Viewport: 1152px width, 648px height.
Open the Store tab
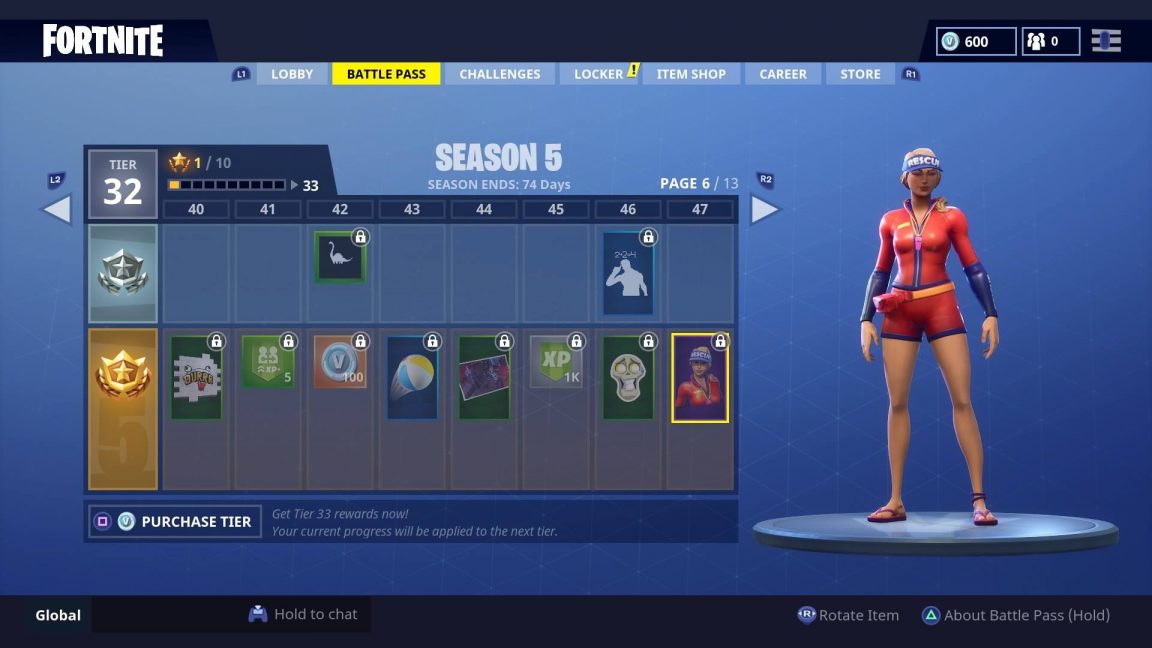[x=860, y=74]
